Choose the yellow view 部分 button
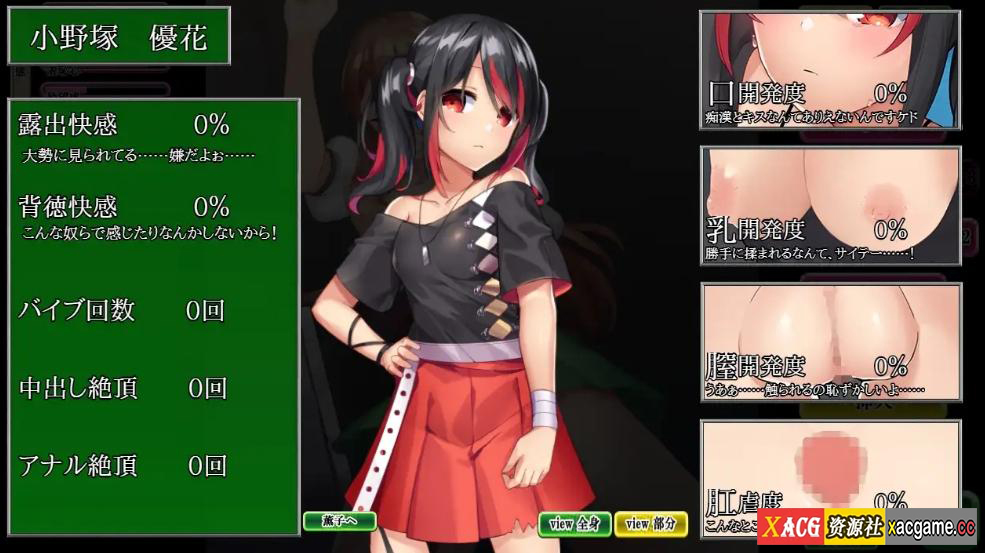The height and width of the screenshot is (553, 985). [x=651, y=523]
